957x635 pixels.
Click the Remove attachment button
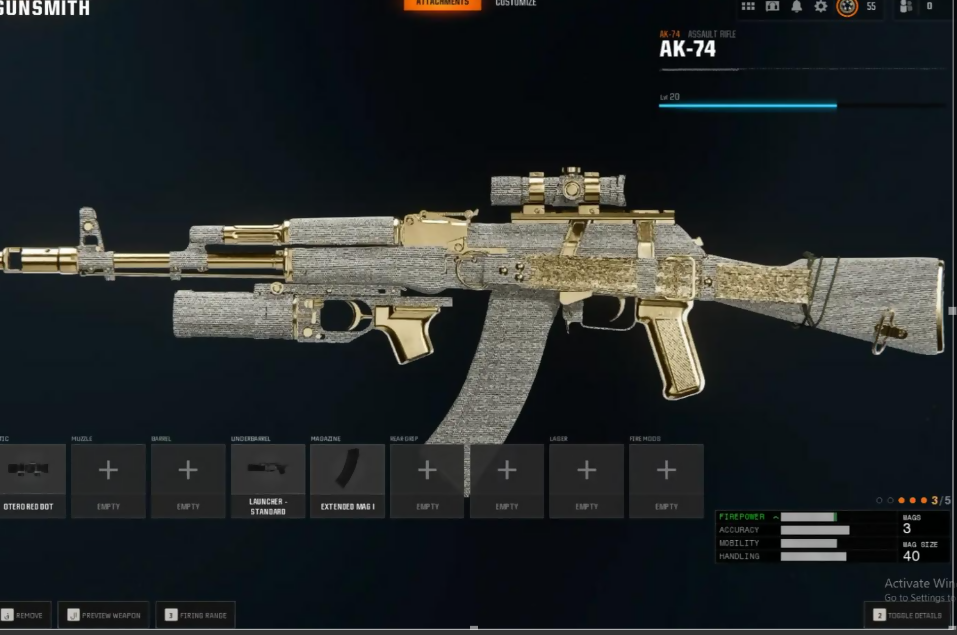(x=24, y=615)
